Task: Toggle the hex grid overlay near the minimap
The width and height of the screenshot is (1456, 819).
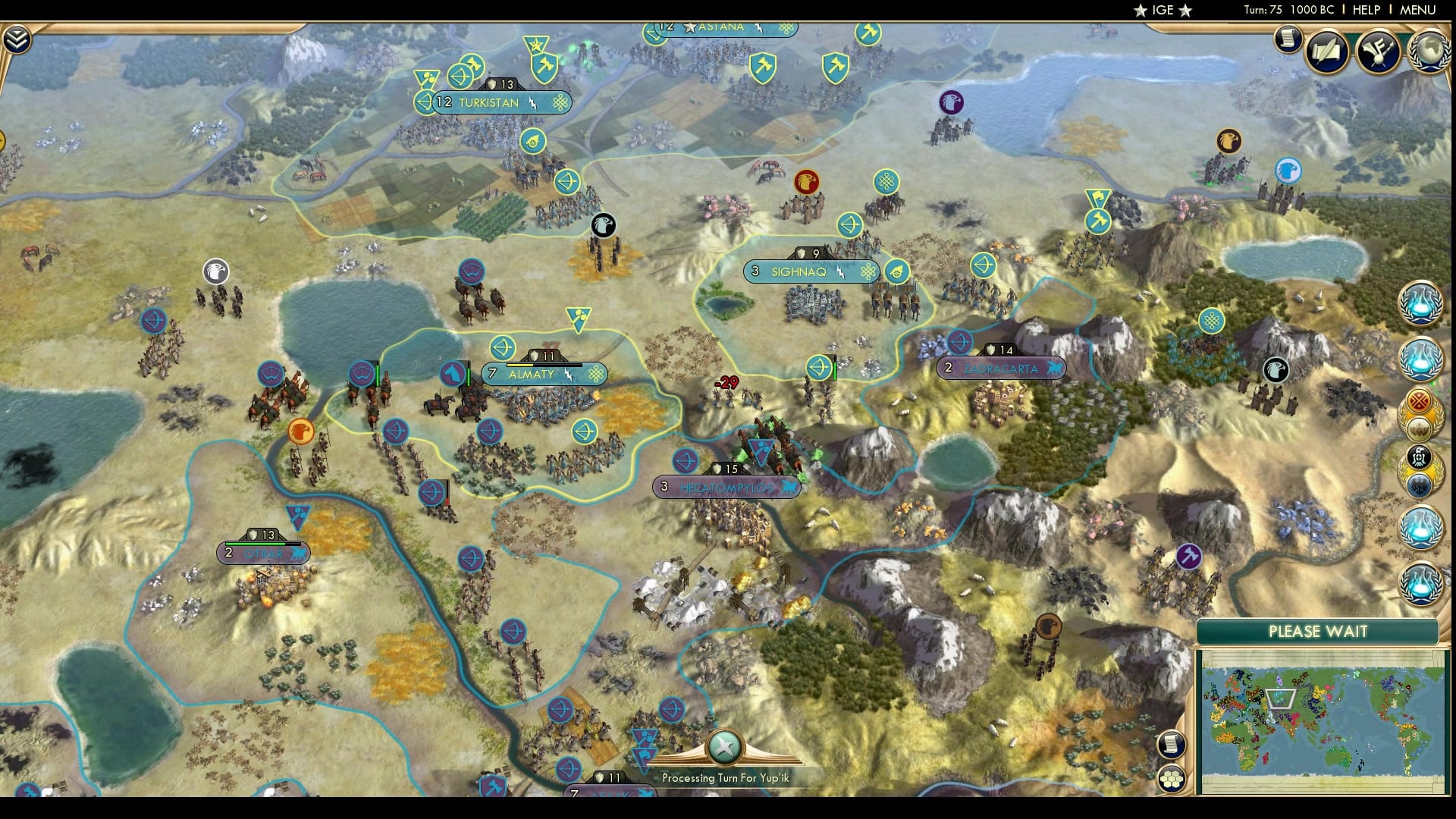Action: click(x=1171, y=778)
